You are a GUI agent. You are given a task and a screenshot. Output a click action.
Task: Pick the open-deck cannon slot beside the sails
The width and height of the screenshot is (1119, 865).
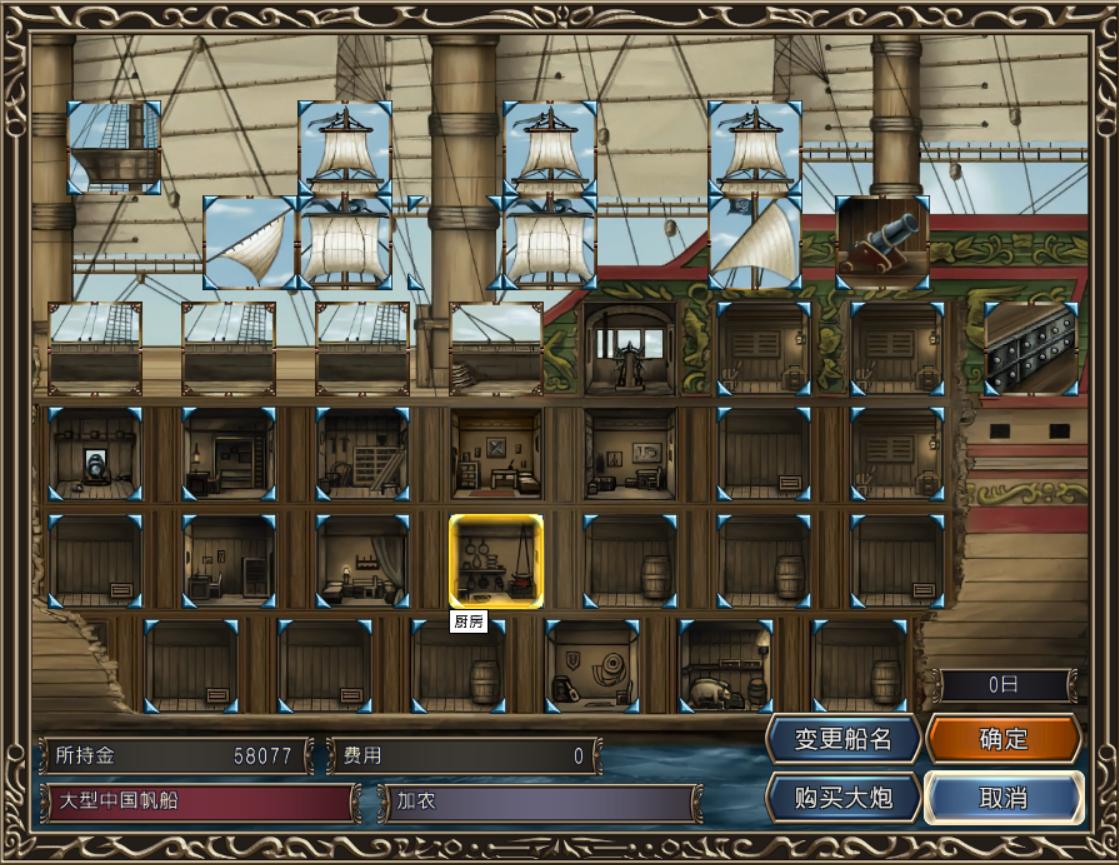pos(882,243)
